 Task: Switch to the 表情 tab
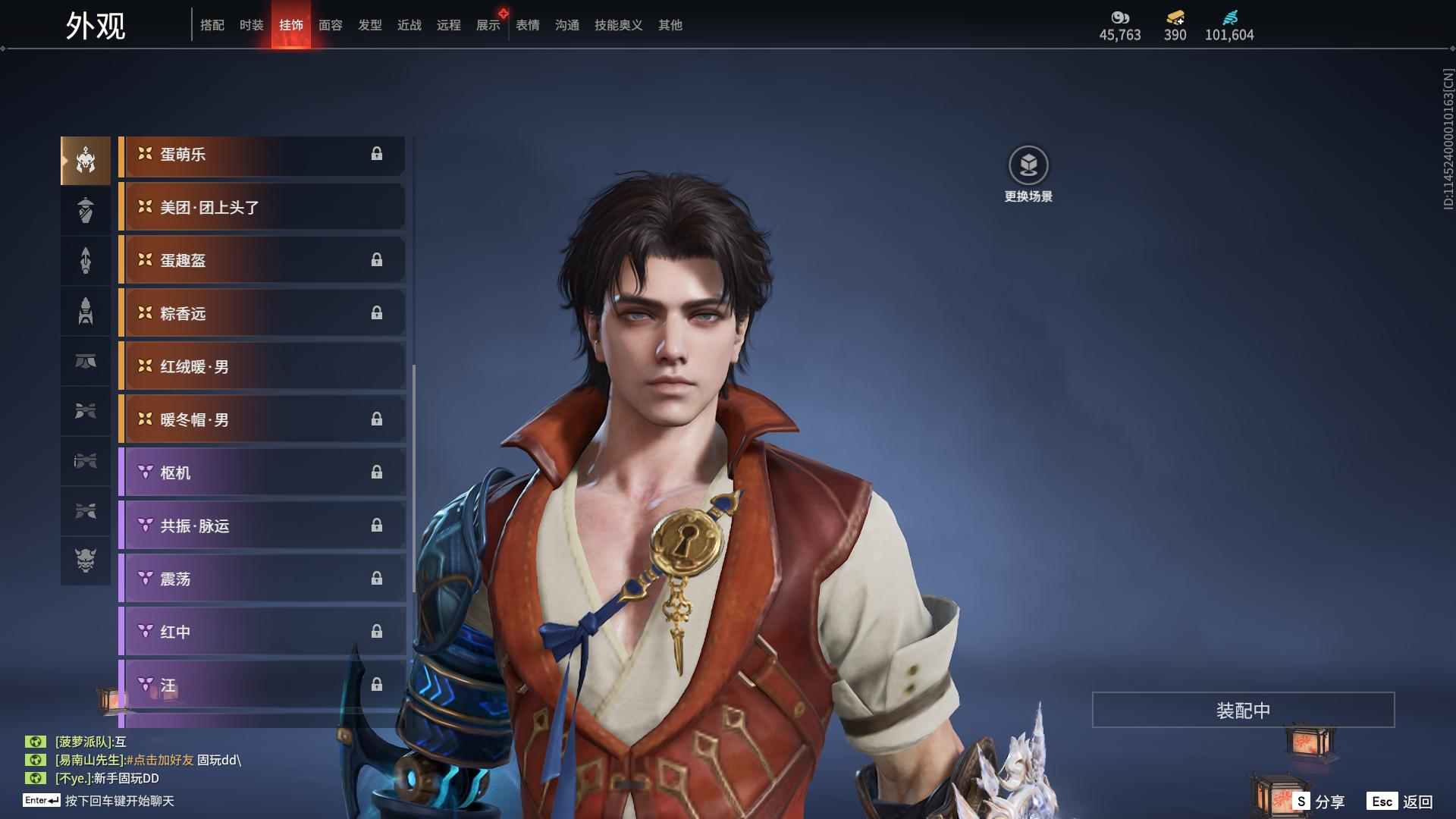(x=527, y=25)
